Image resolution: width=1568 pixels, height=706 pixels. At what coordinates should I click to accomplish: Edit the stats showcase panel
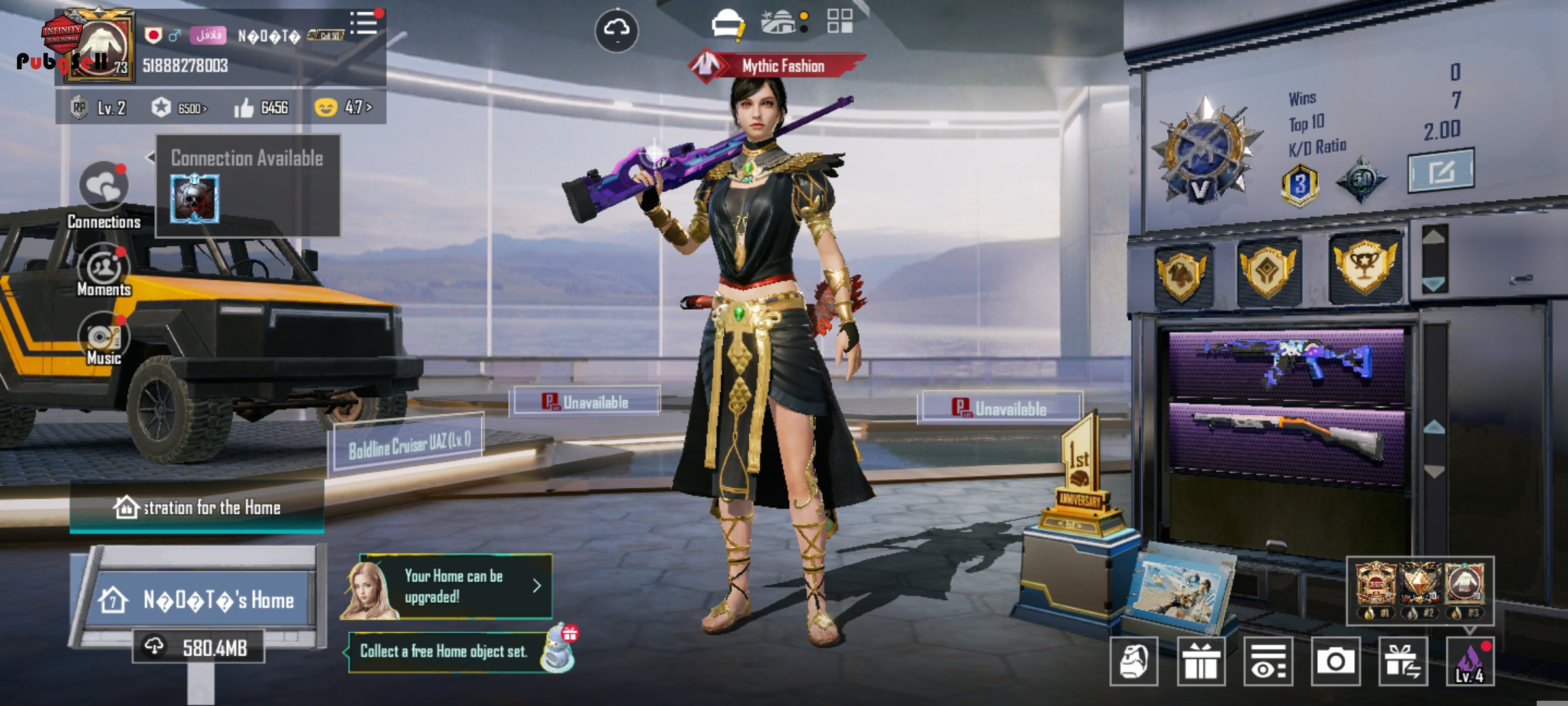tap(1441, 171)
